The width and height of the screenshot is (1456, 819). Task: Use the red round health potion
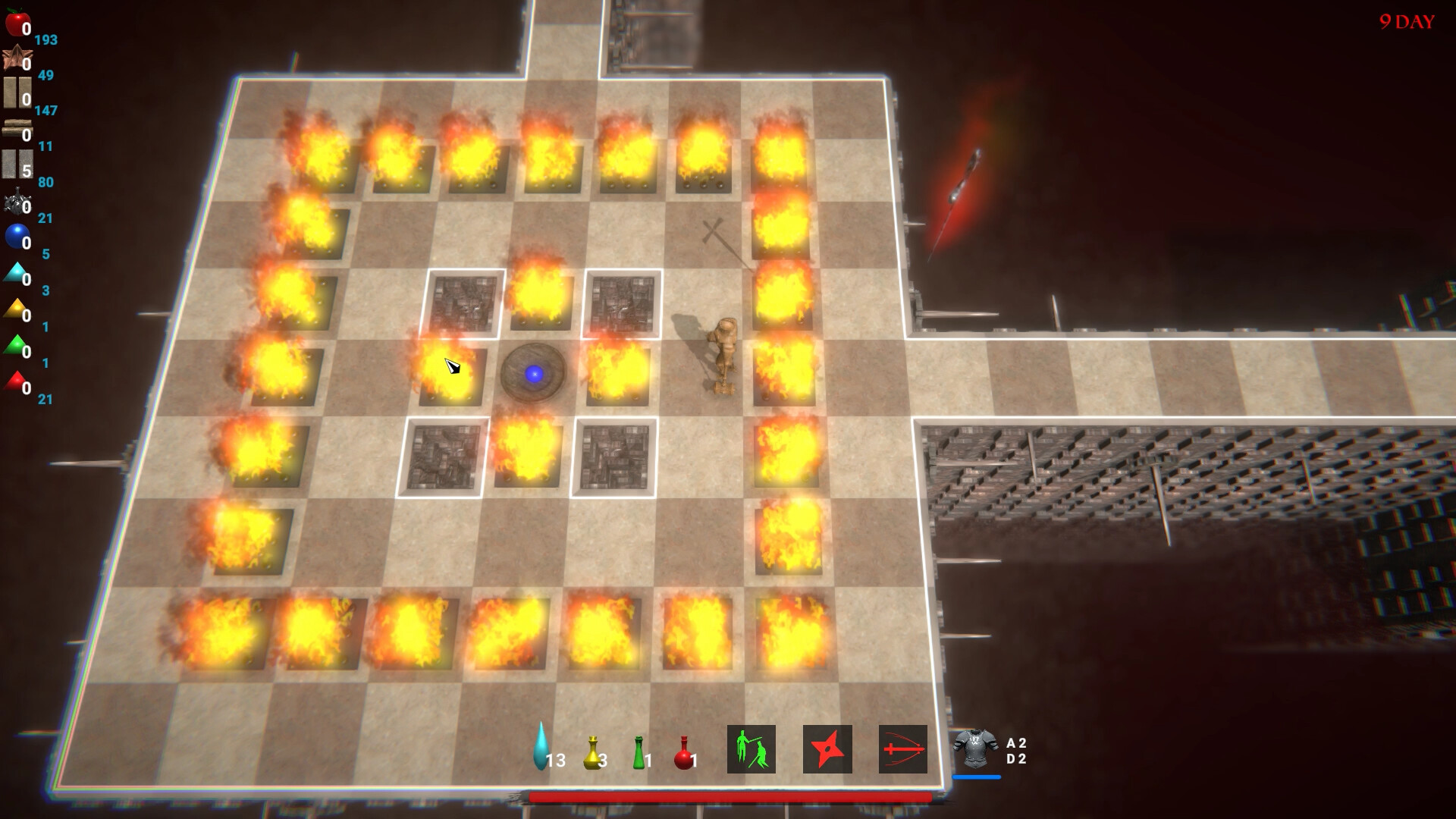tap(682, 752)
